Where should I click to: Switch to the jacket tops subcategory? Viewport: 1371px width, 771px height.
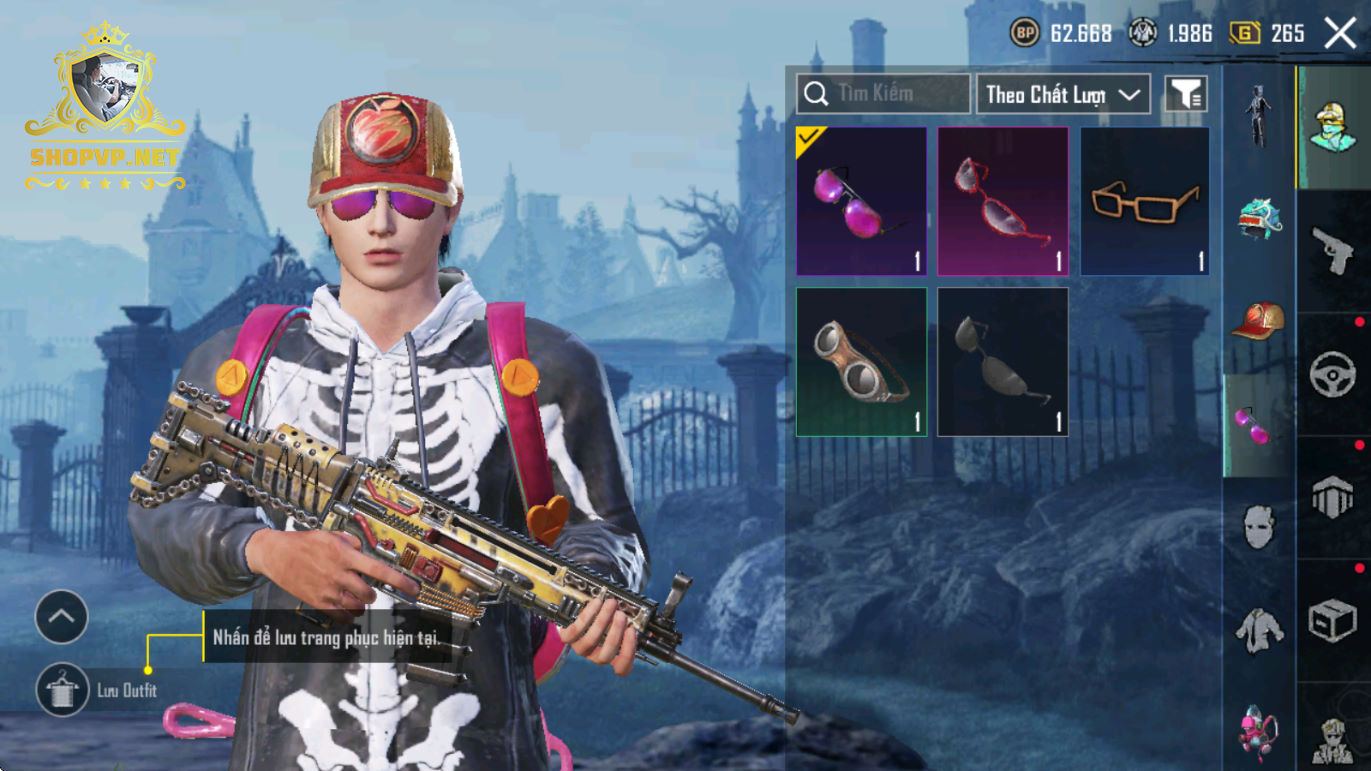(x=1259, y=630)
